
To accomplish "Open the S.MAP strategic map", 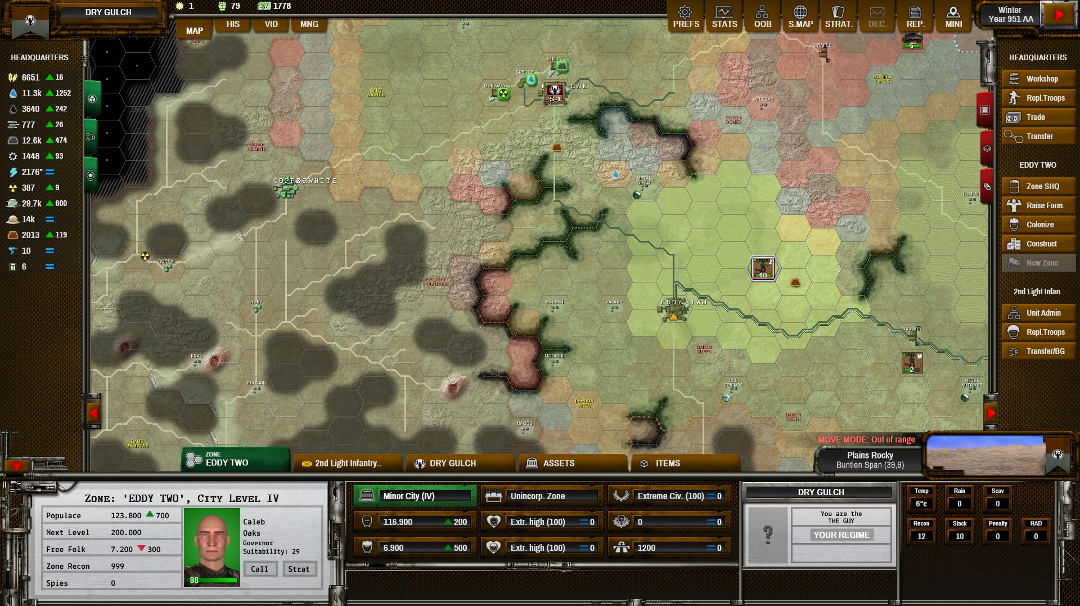I will pyautogui.click(x=800, y=16).
